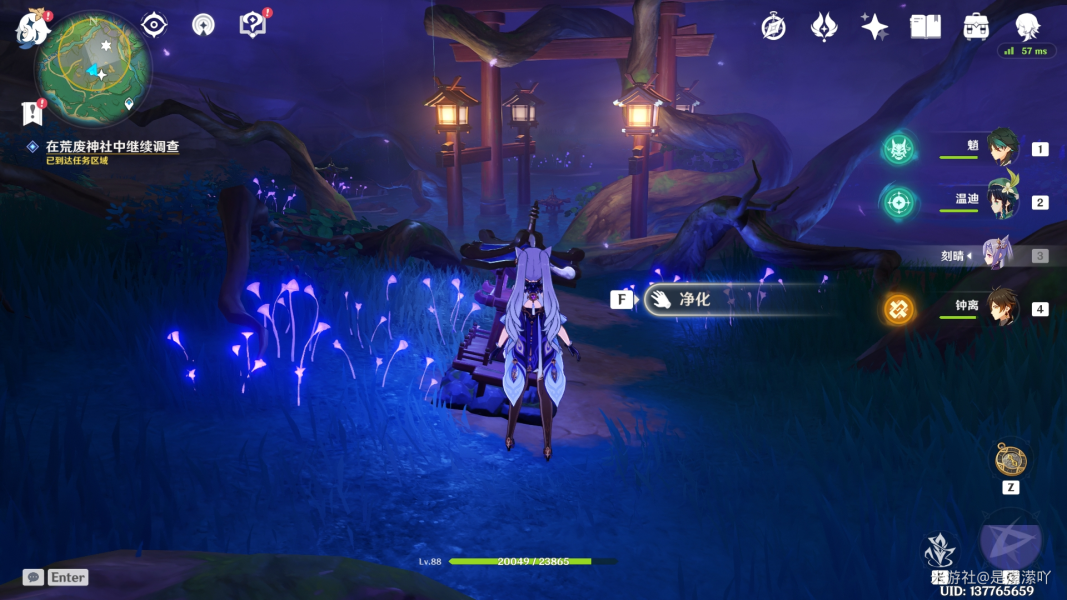
Task: Open the wish star icon
Action: (874, 27)
